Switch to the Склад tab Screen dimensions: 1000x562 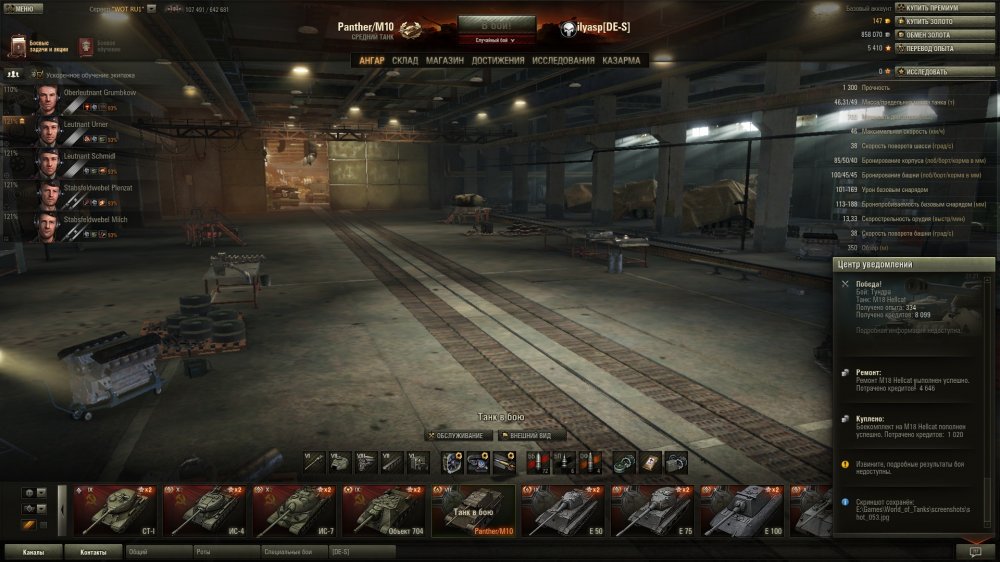click(x=405, y=60)
